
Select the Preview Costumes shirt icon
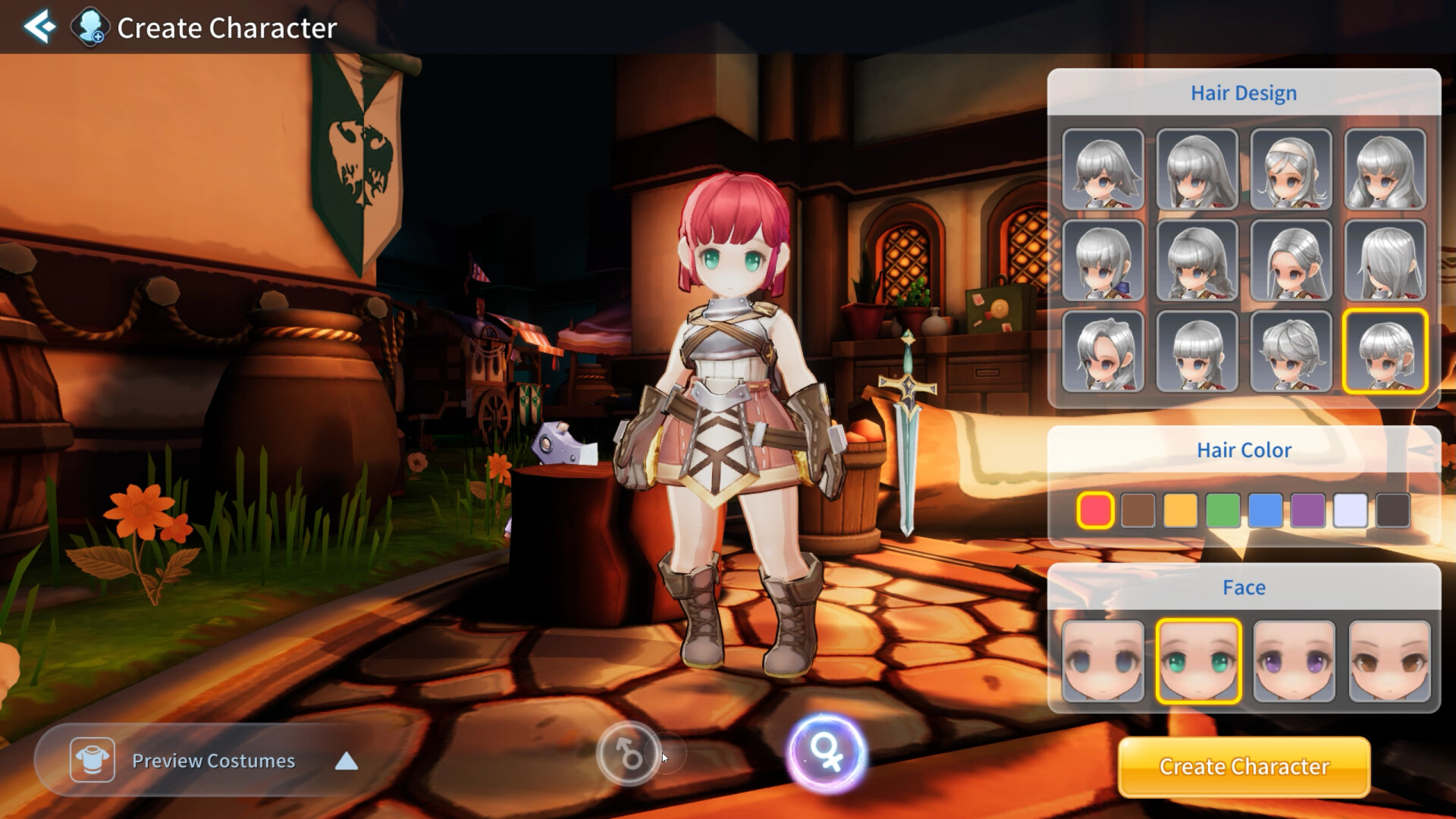(x=93, y=761)
